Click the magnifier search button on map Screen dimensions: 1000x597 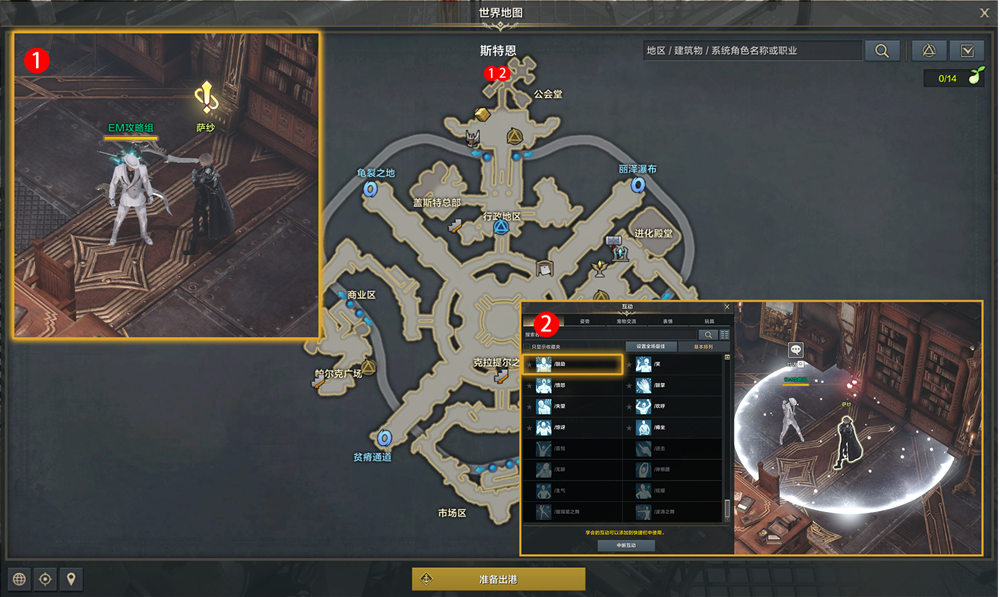pos(882,50)
